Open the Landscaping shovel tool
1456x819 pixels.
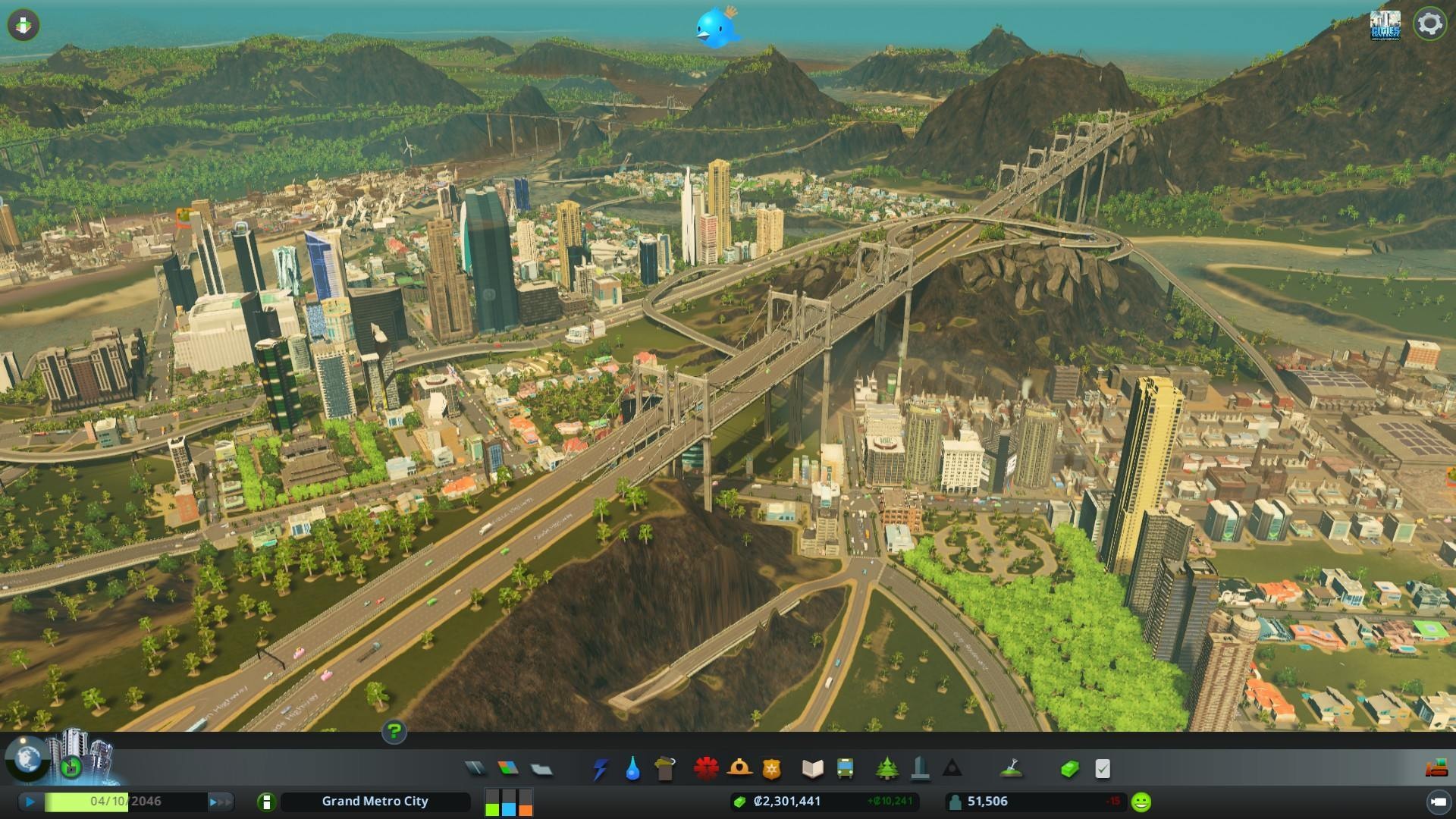click(x=1011, y=769)
